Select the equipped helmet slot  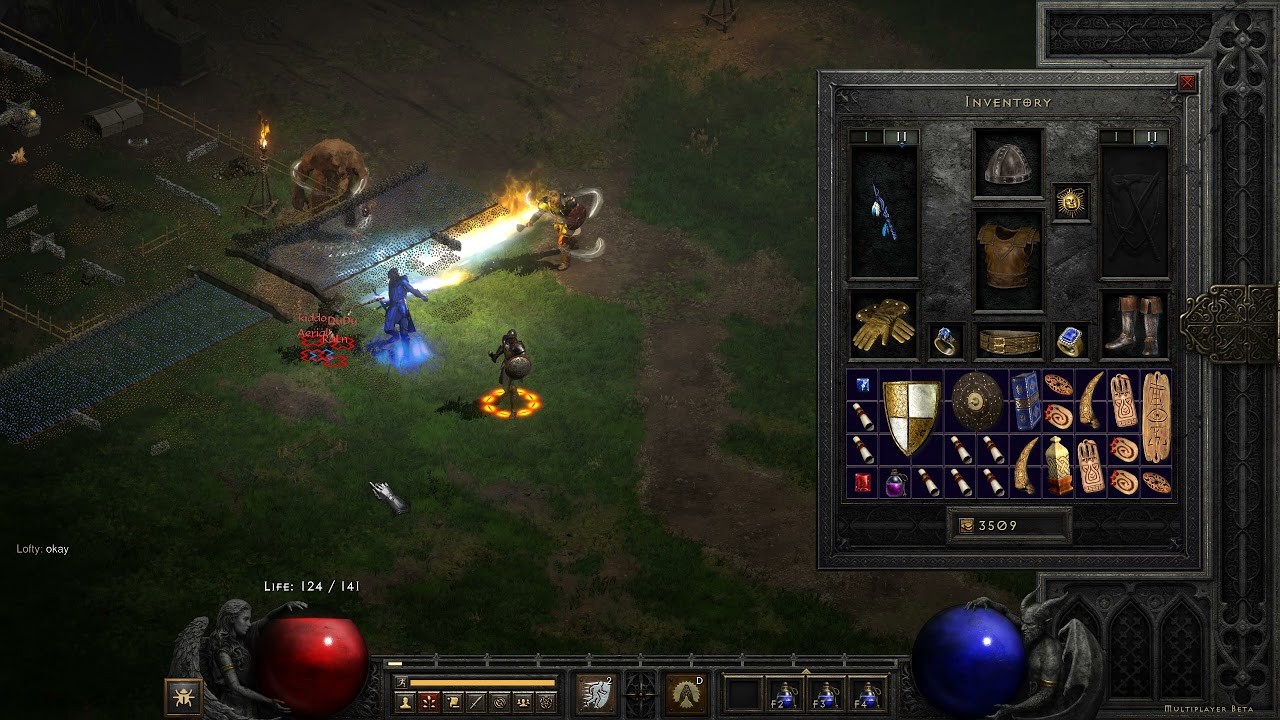pos(1008,165)
